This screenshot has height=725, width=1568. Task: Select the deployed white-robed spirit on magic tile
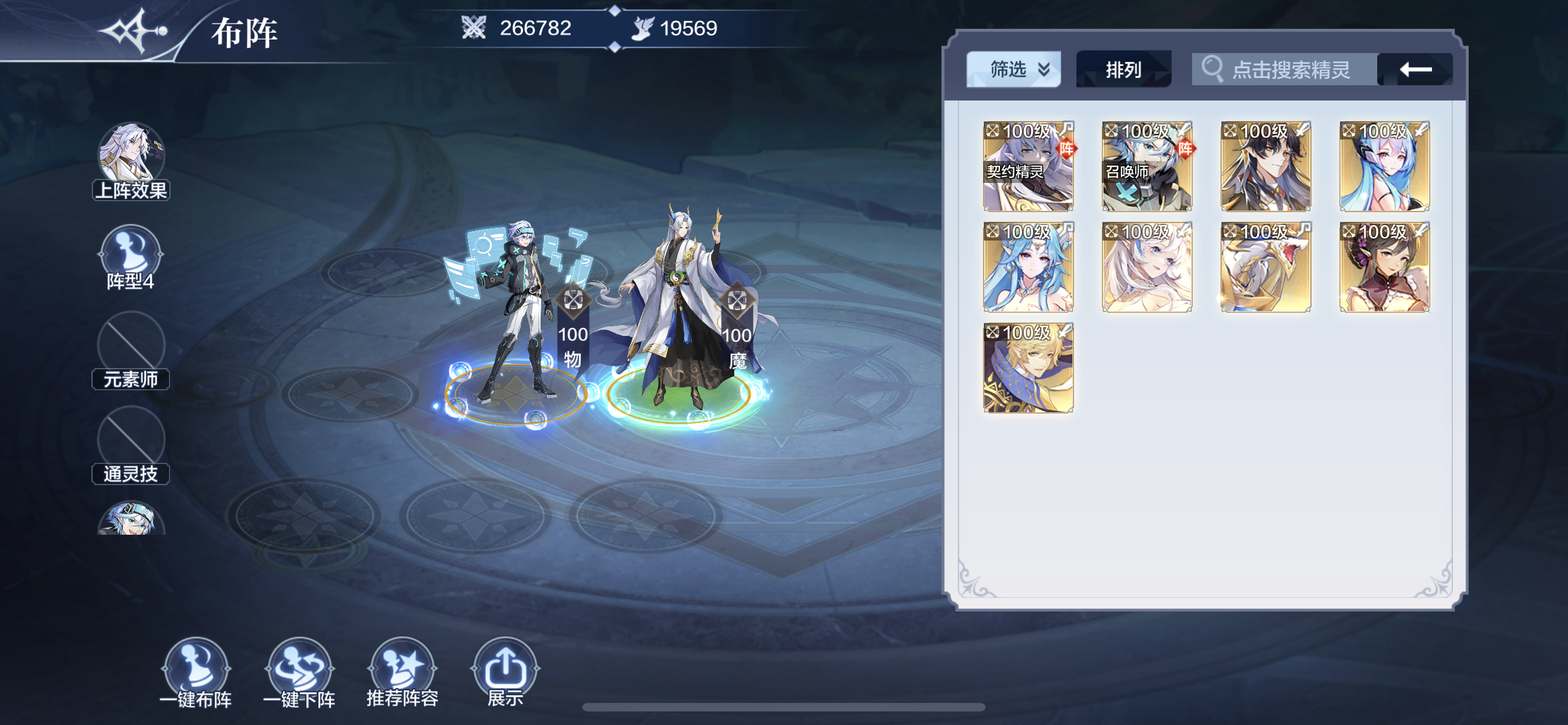point(678,311)
